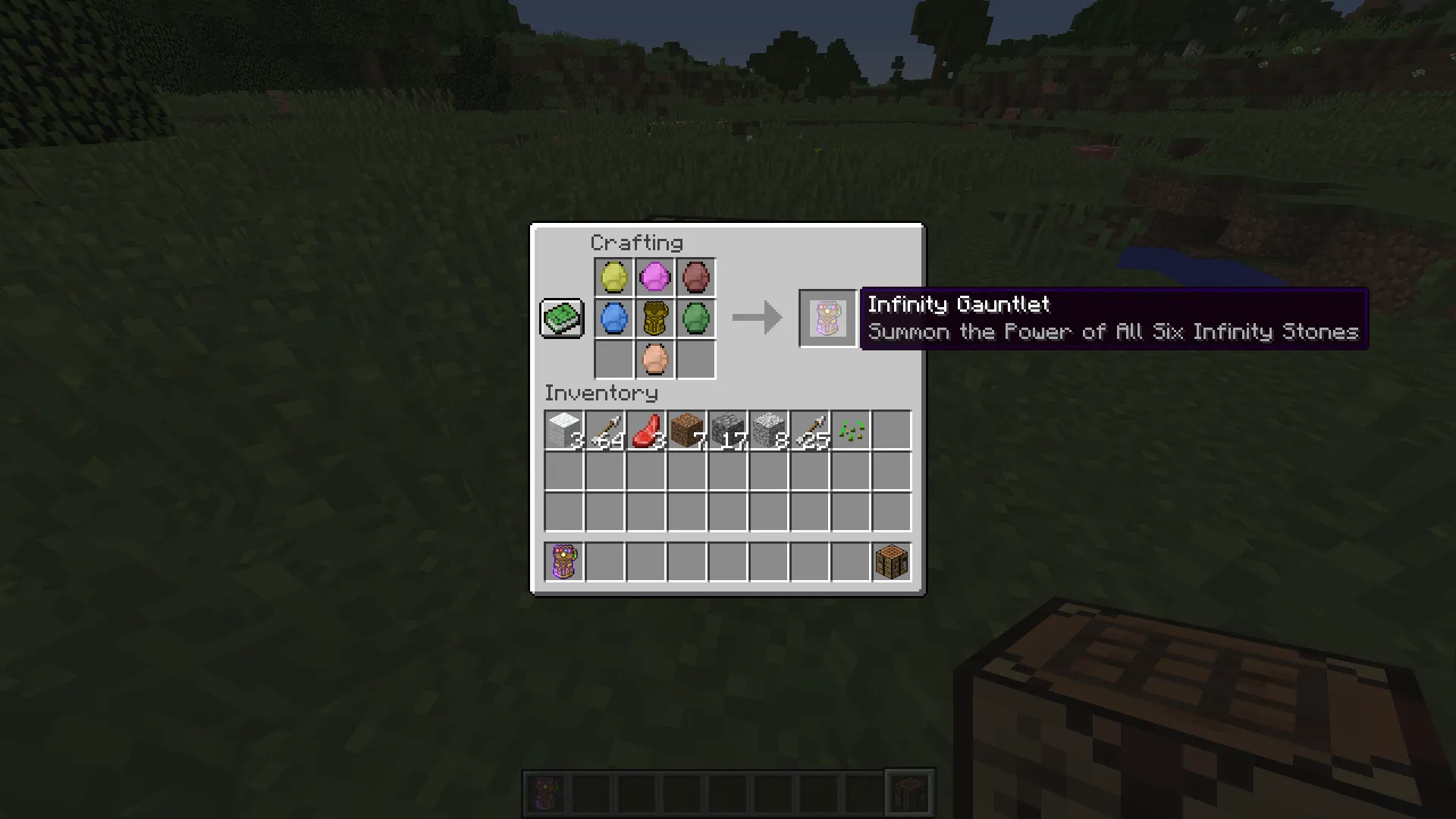Image resolution: width=1456 pixels, height=819 pixels.
Task: Click the raw beef in the inventory row
Action: [x=645, y=430]
